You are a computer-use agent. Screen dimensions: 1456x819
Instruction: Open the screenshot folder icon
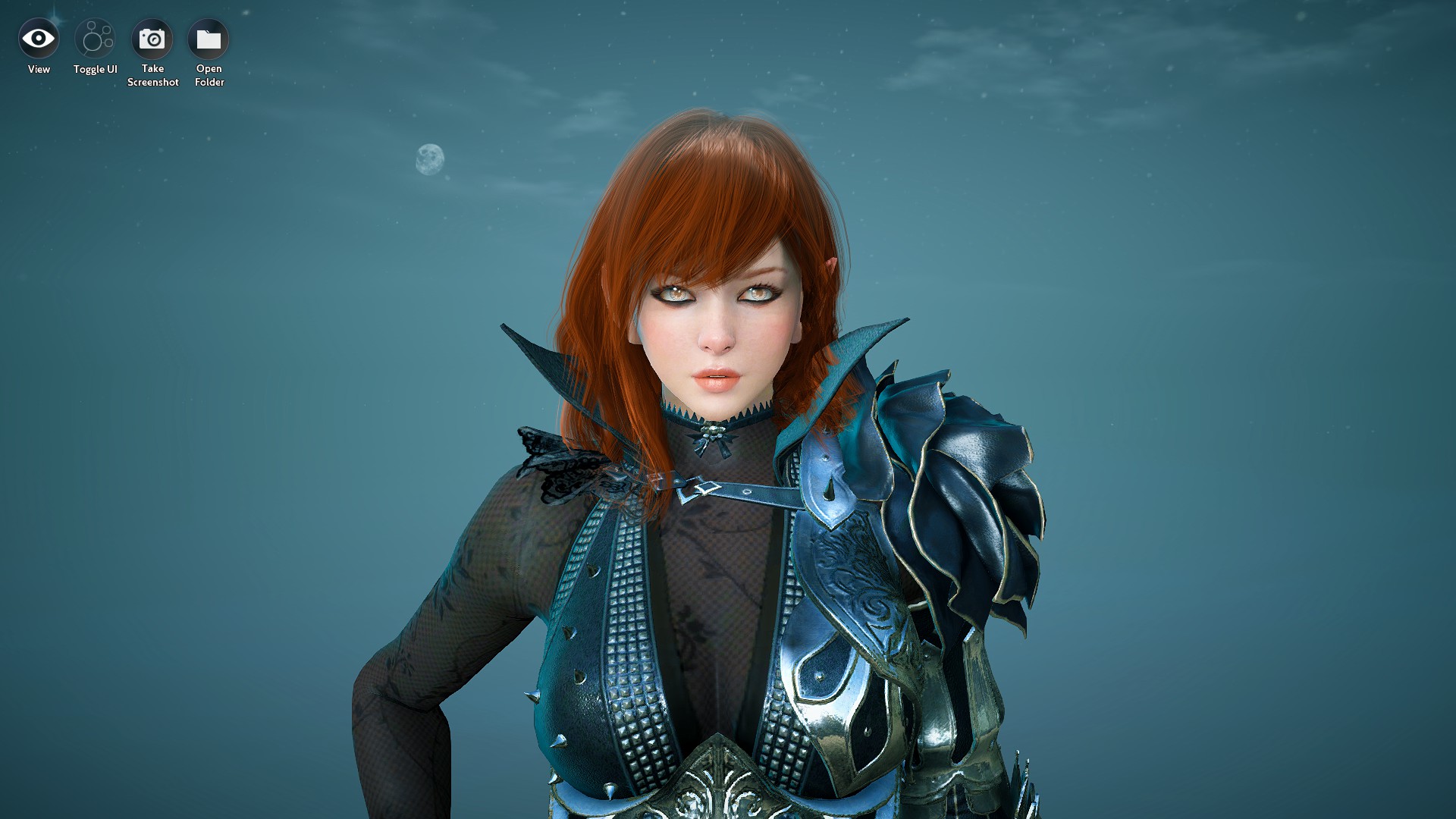209,39
